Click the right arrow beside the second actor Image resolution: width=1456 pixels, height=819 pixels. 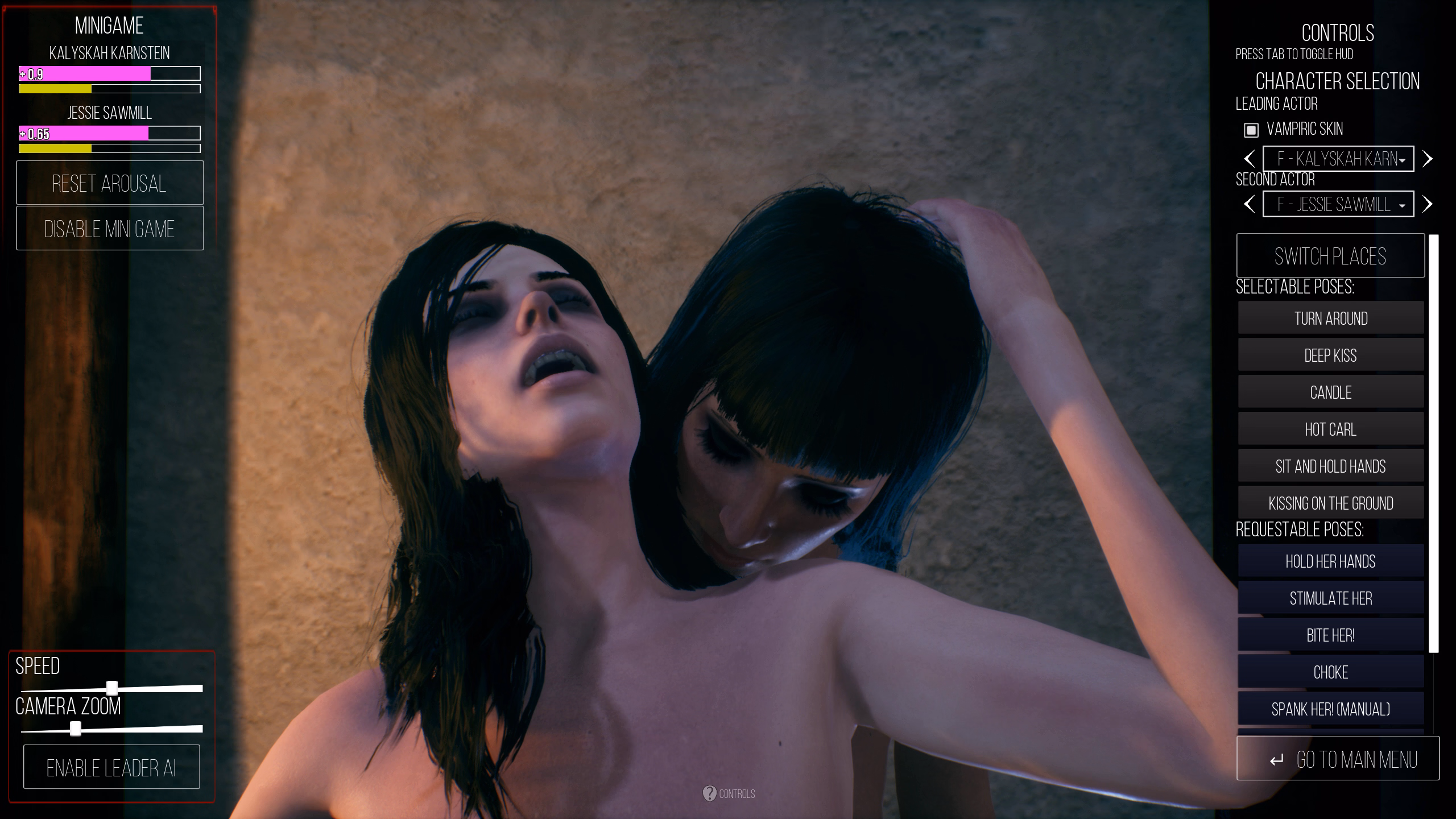pyautogui.click(x=1428, y=204)
